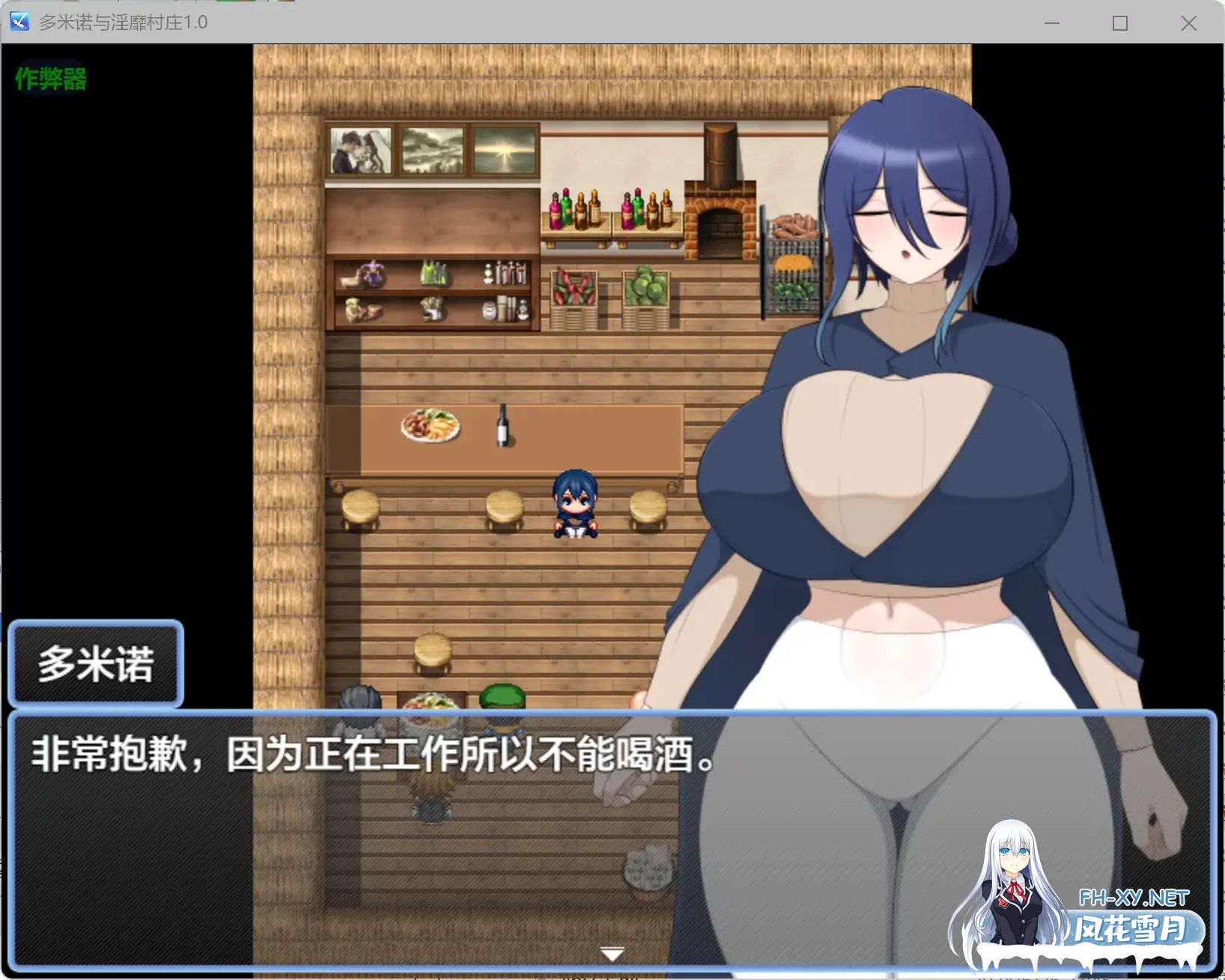The width and height of the screenshot is (1225, 980).
Task: Expand the dialogue by clicking the ▼ indicator
Action: (612, 952)
